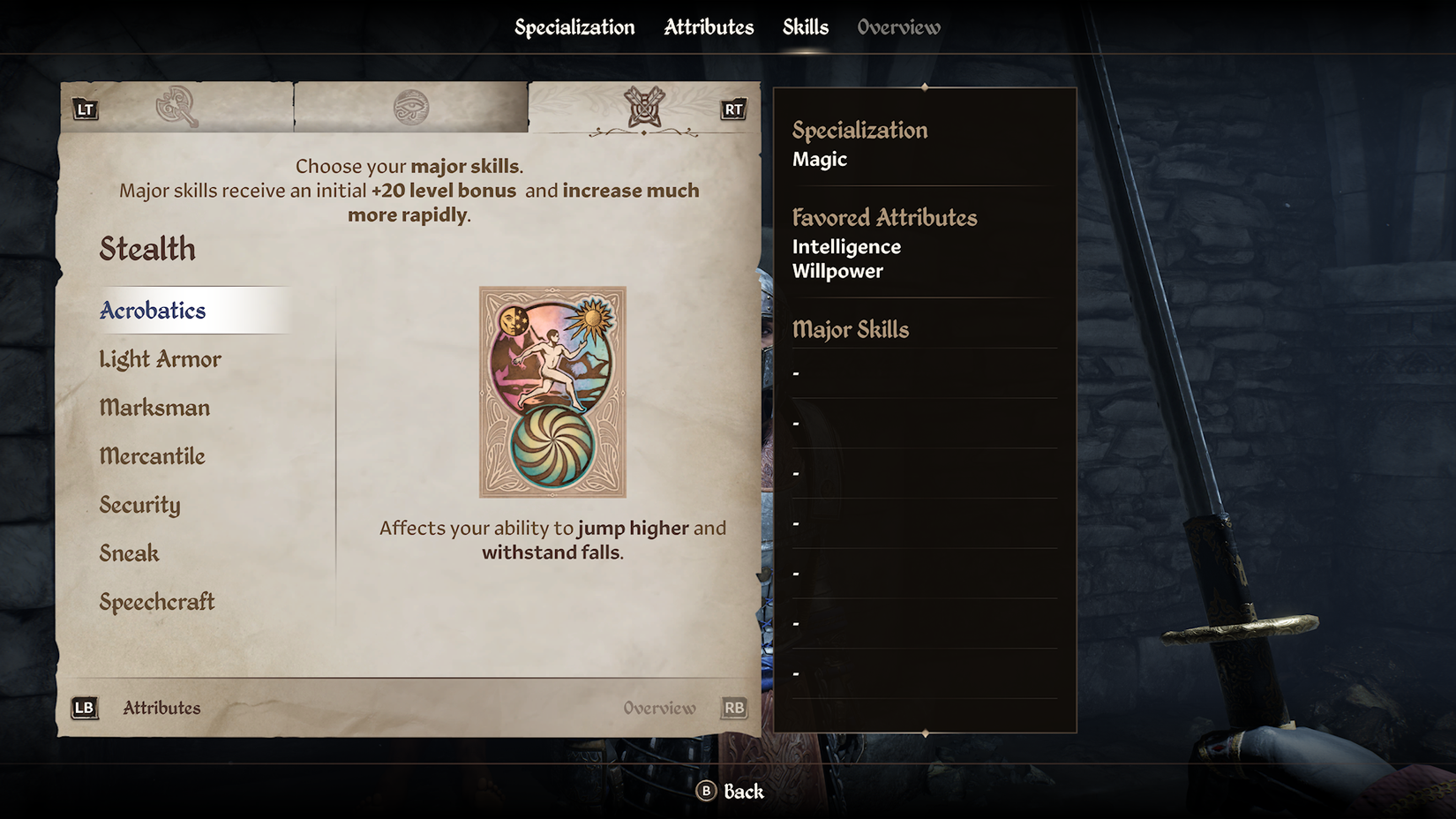Pick the Light Armor skill
This screenshot has height=819, width=1456.
pos(160,359)
